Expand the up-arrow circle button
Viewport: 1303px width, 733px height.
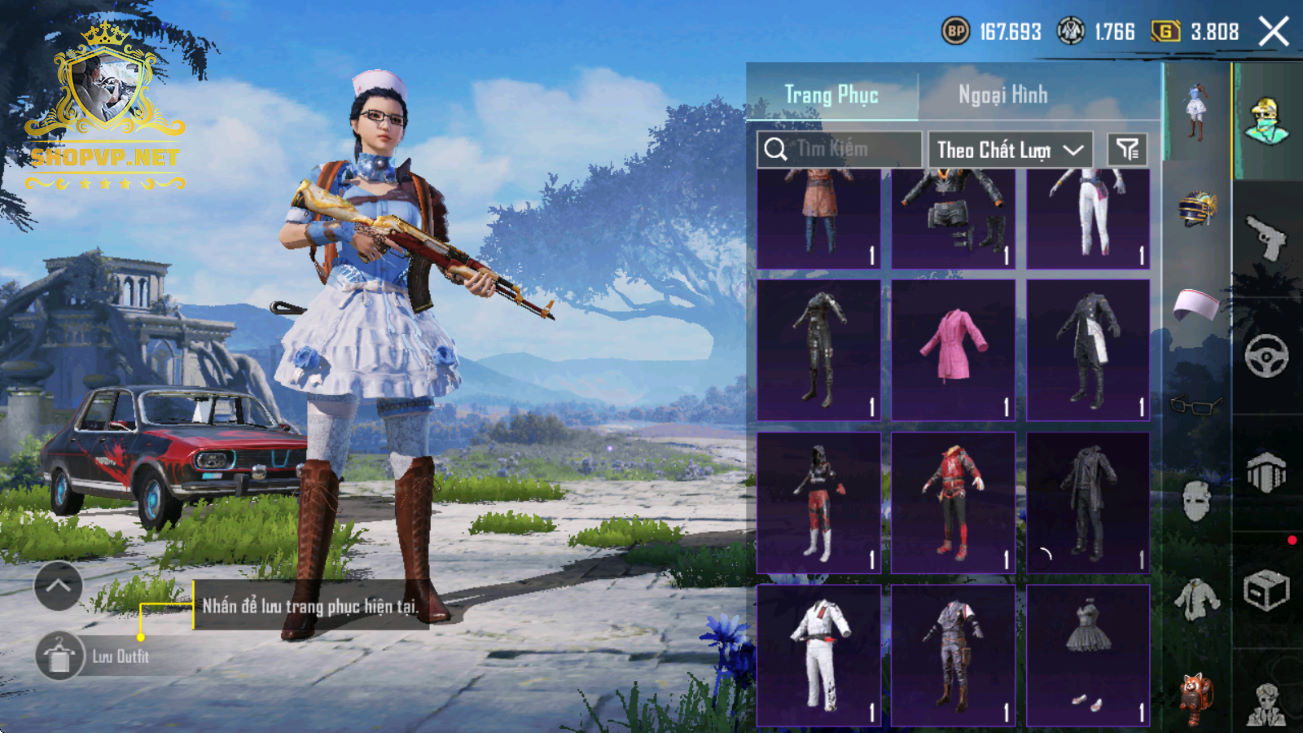58,587
